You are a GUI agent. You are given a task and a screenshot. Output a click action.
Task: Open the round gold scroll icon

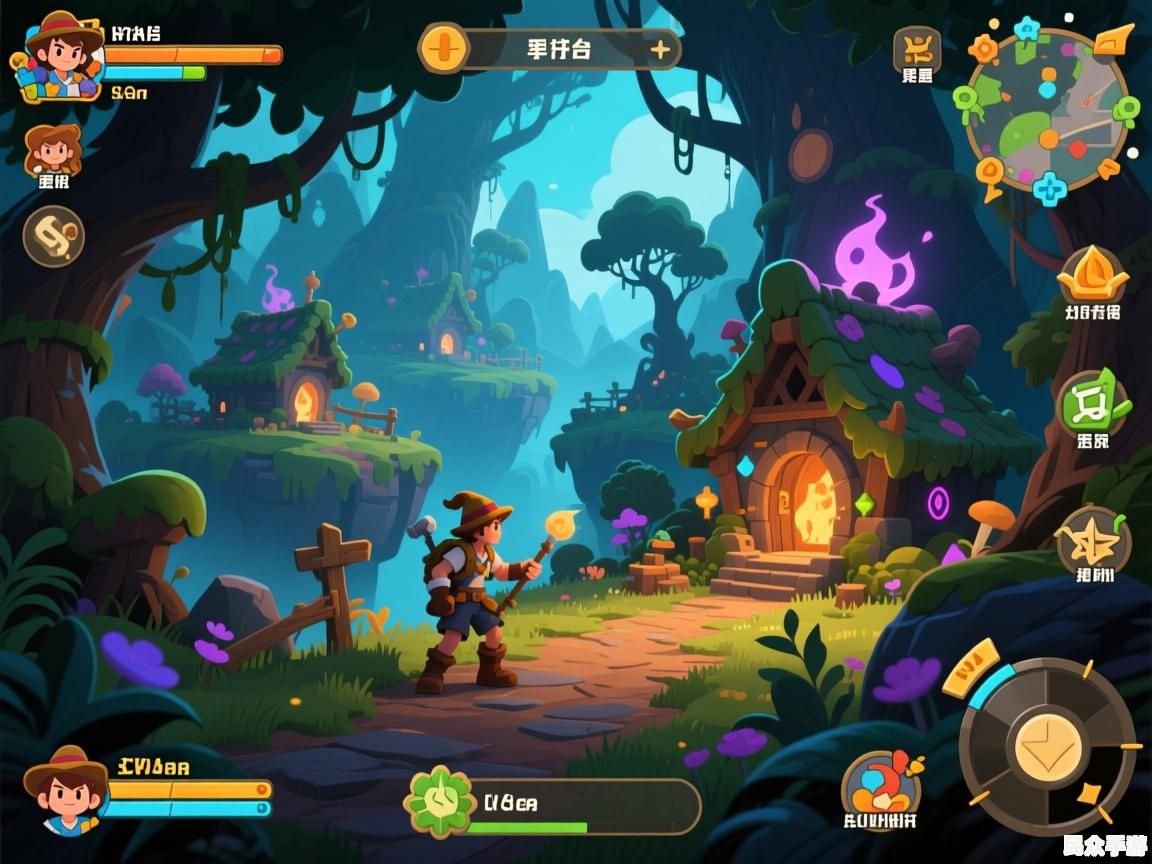[54, 236]
